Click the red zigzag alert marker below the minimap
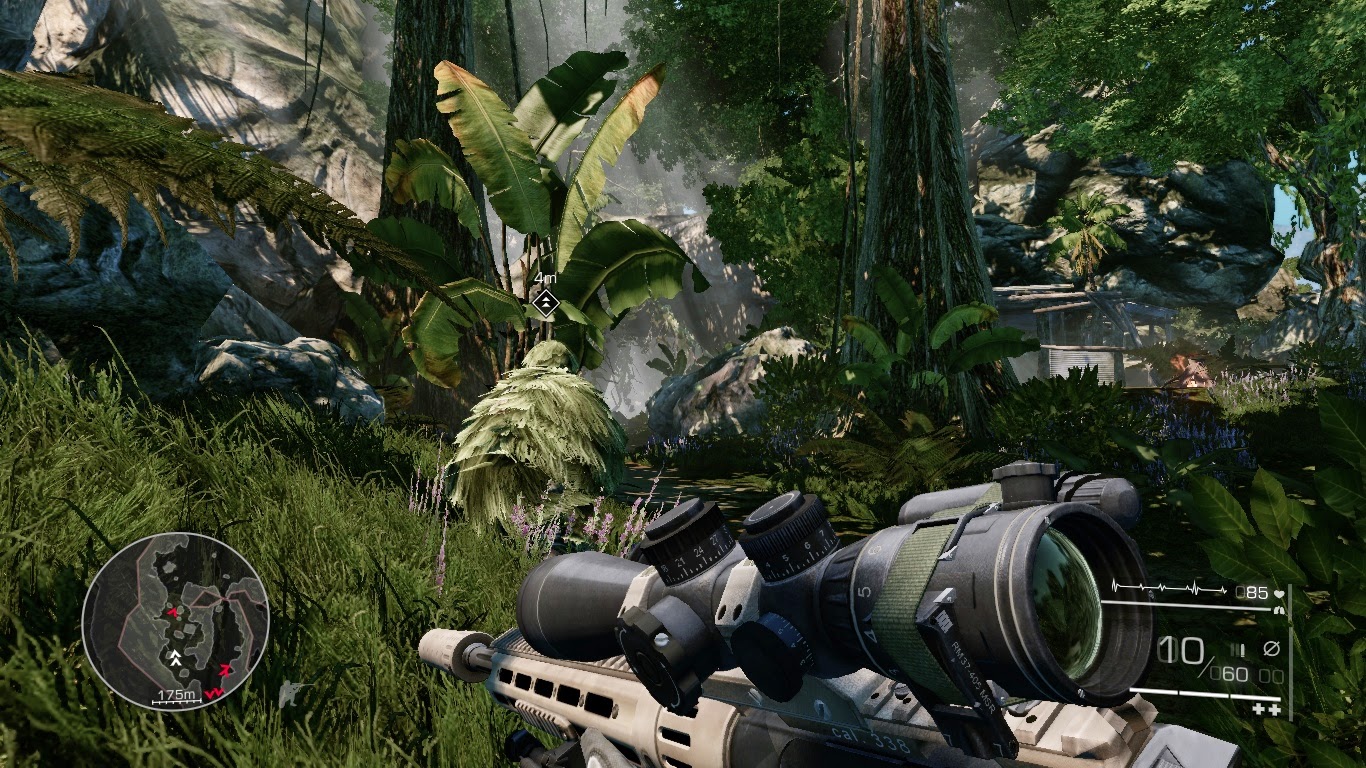1366x768 pixels. (215, 693)
